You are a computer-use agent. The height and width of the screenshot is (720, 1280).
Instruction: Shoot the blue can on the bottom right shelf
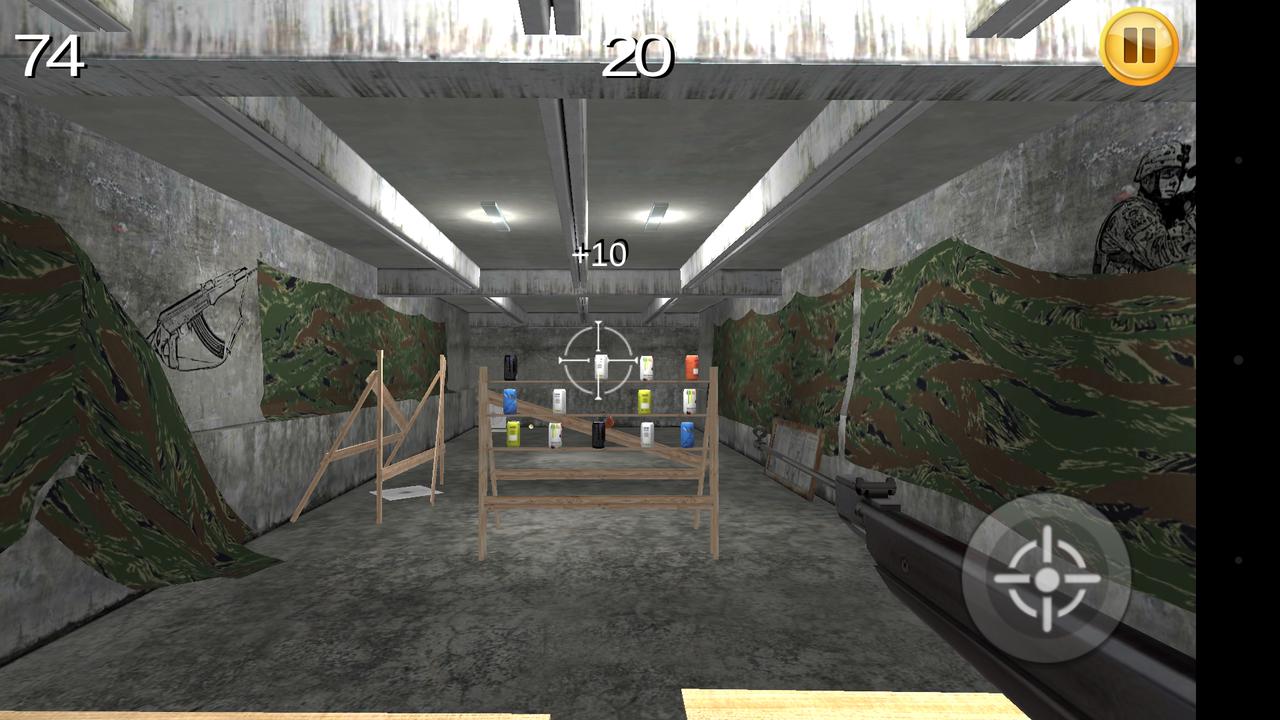(687, 433)
